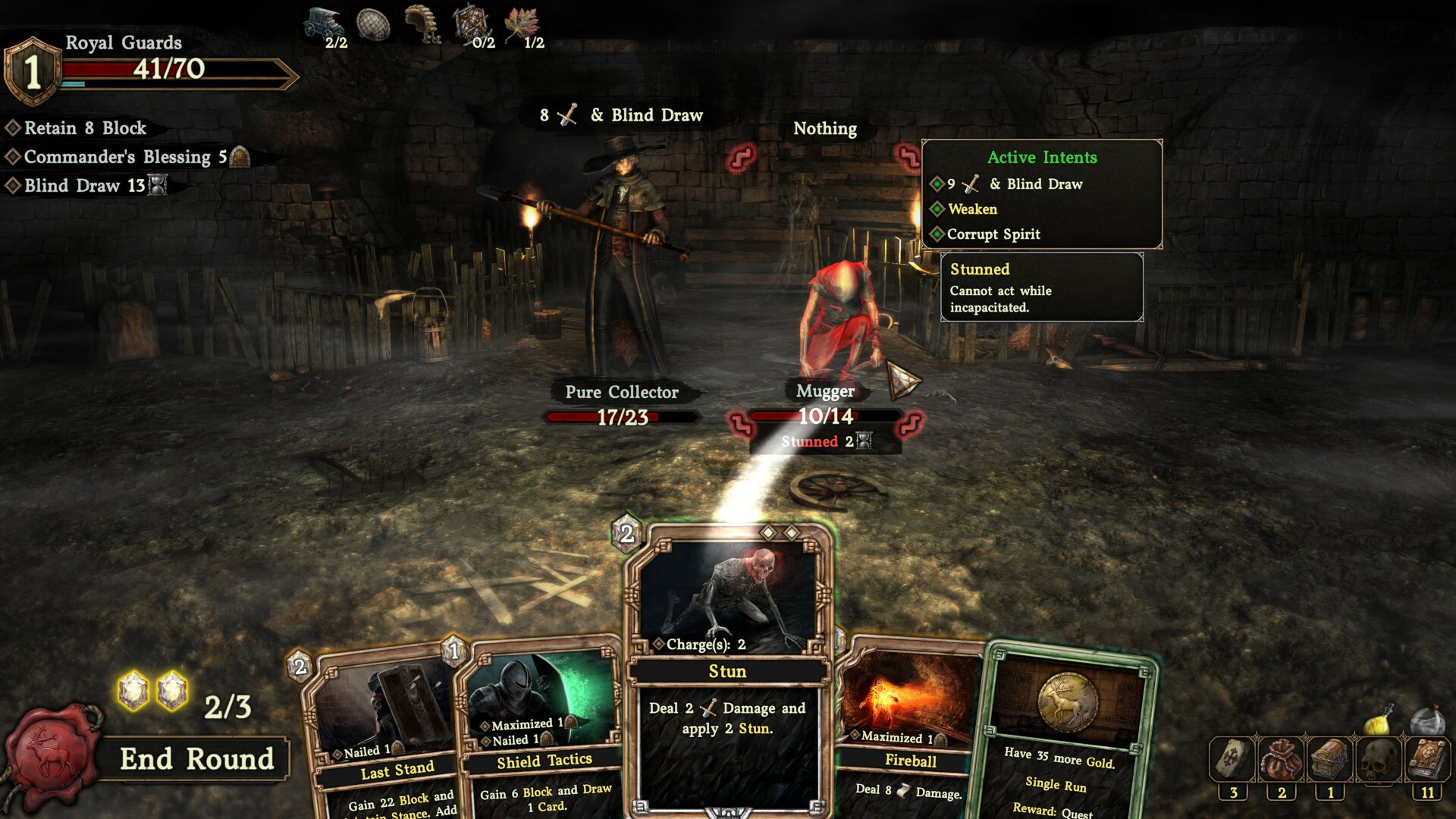The width and height of the screenshot is (1456, 819).
Task: Use the grey round potion bottle
Action: coord(1428,720)
